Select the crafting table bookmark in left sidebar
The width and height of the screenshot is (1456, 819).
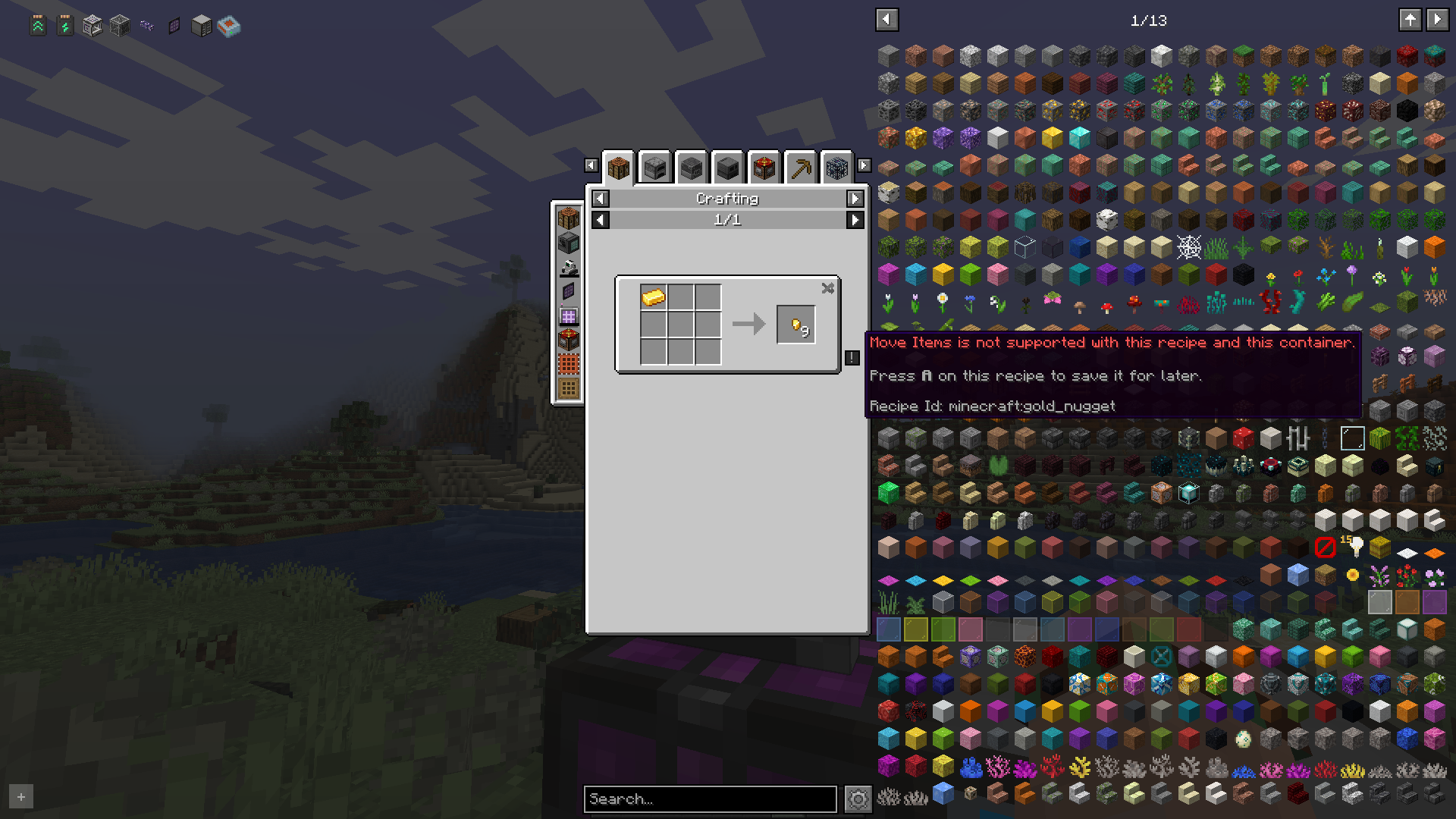coord(569,218)
